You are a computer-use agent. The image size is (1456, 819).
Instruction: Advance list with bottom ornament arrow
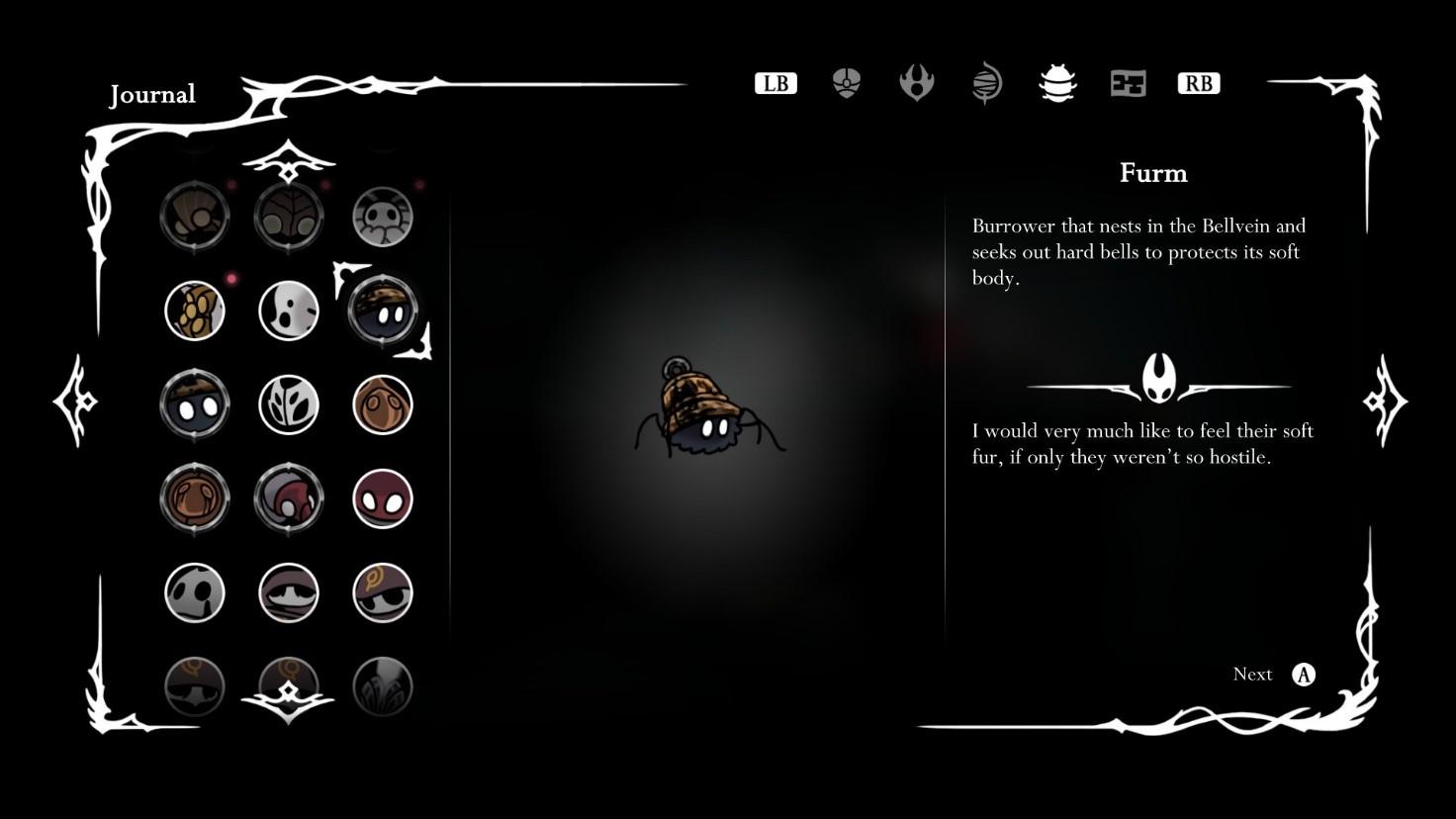[x=288, y=699]
